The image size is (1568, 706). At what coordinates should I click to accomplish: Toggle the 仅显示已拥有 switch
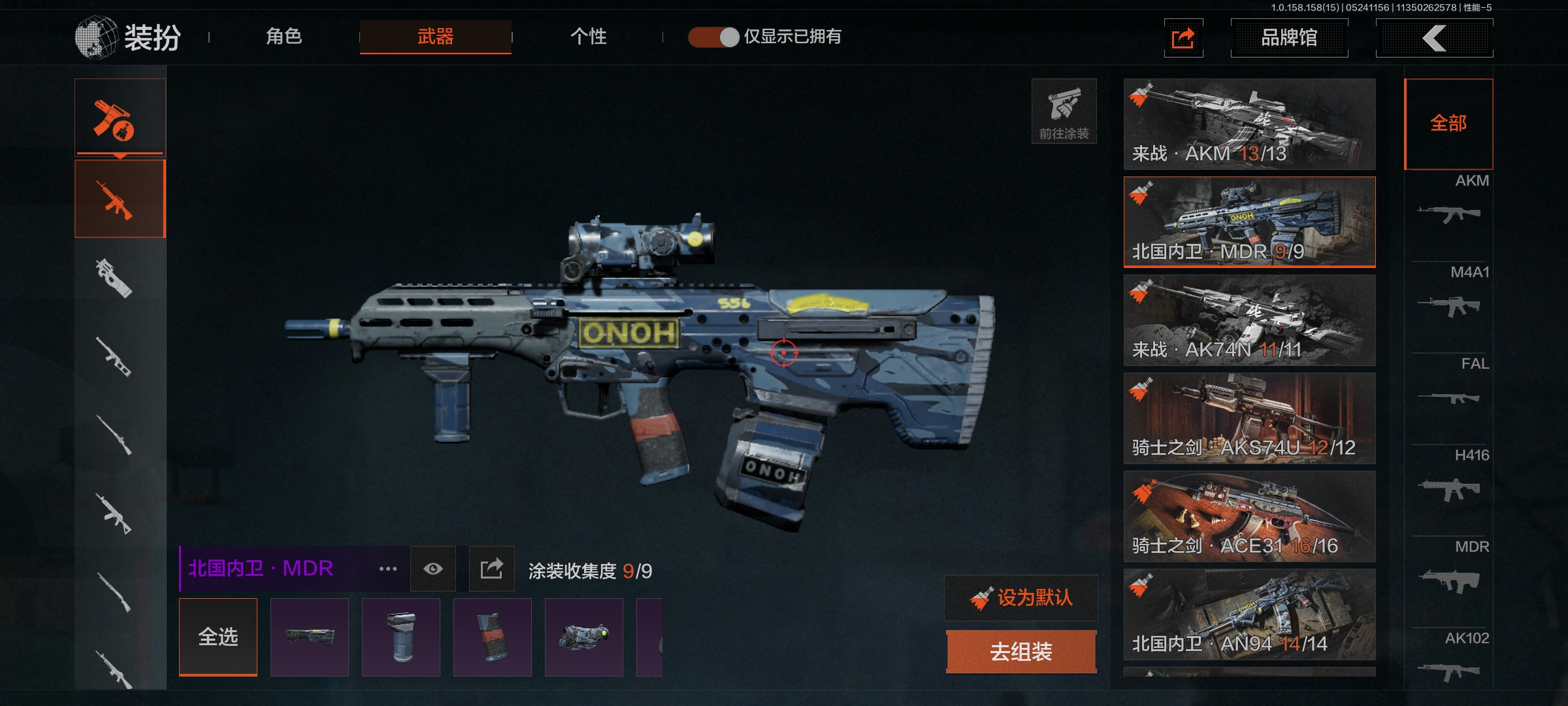[713, 37]
